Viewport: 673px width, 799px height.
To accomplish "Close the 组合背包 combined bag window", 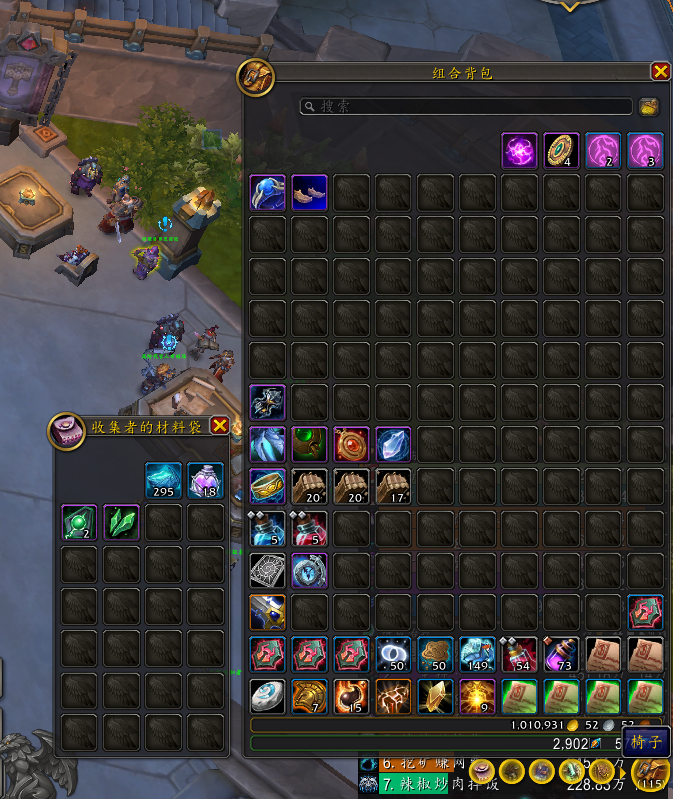I will tap(660, 71).
